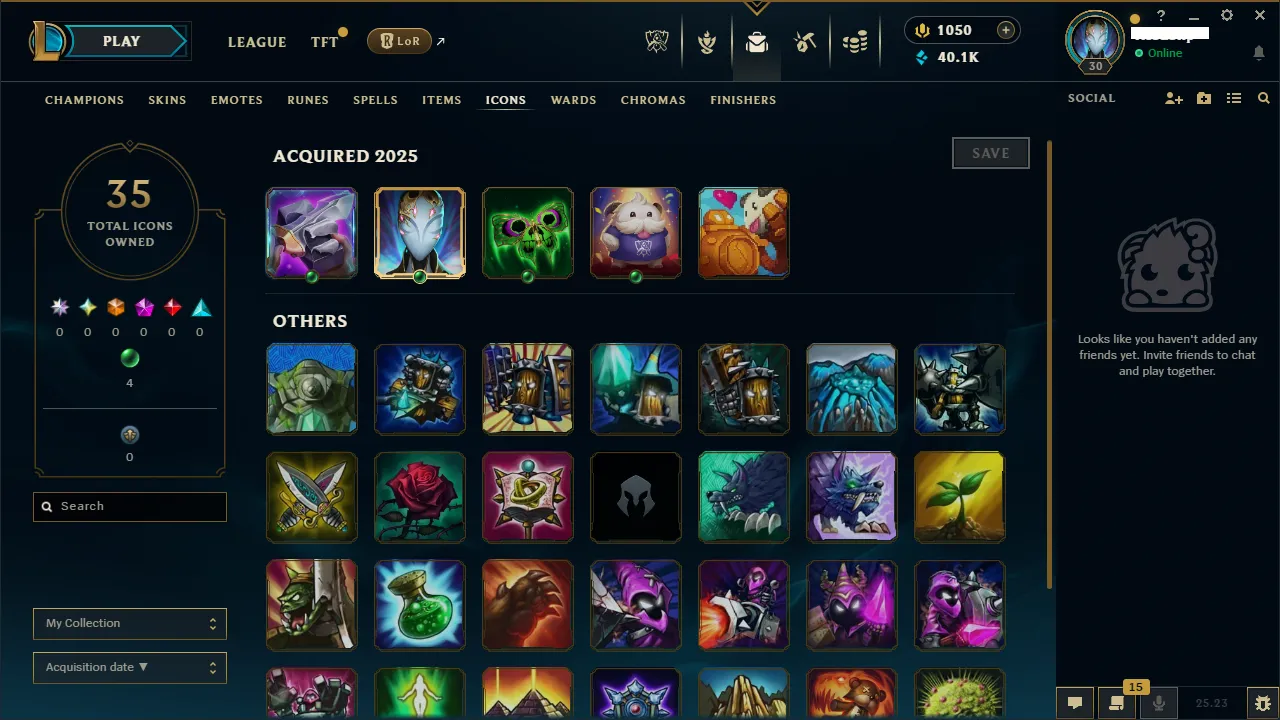1280x720 pixels.
Task: Open friend search with the magnifier icon
Action: coord(1263,98)
